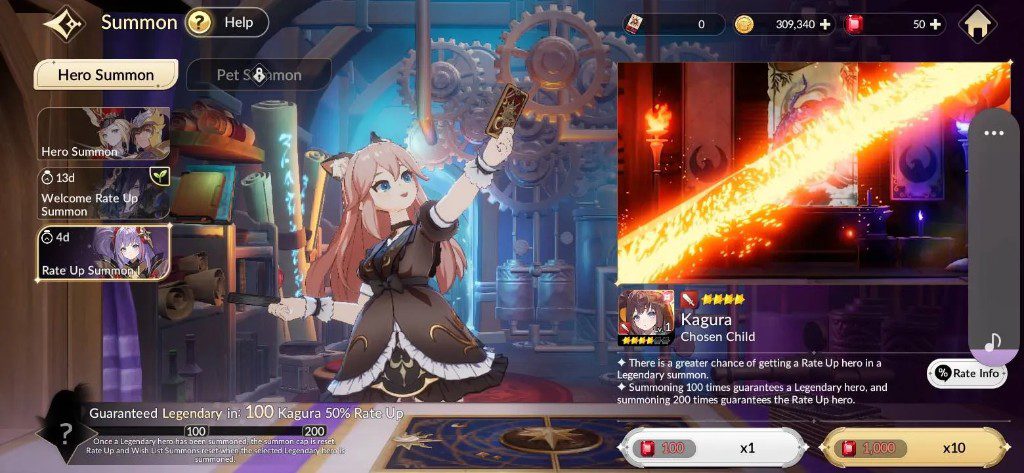The width and height of the screenshot is (1024, 473).
Task: View Kagura's hero portrait details
Action: click(x=645, y=316)
